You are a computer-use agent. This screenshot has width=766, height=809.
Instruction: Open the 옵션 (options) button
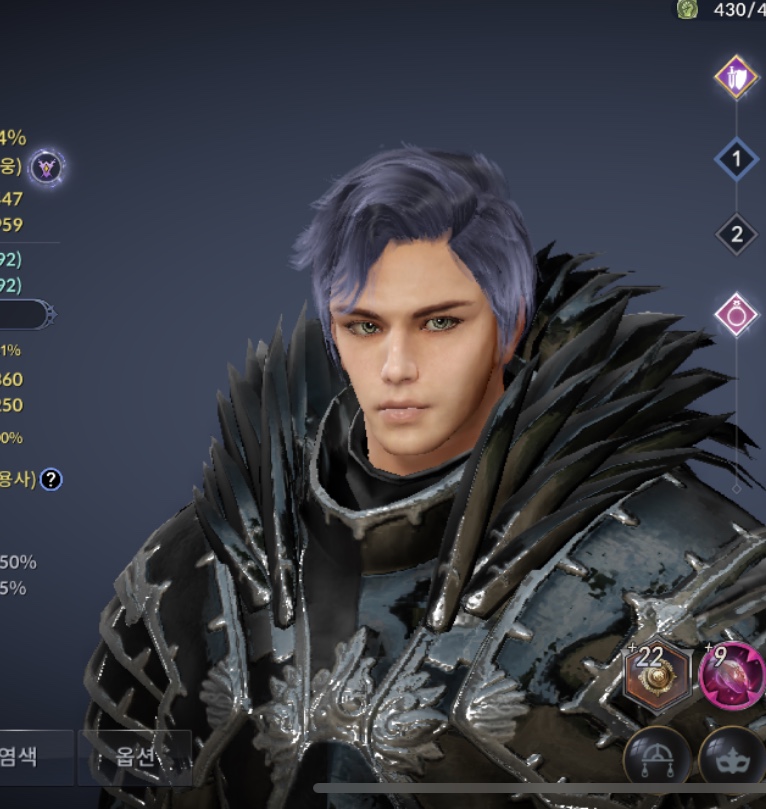(136, 756)
